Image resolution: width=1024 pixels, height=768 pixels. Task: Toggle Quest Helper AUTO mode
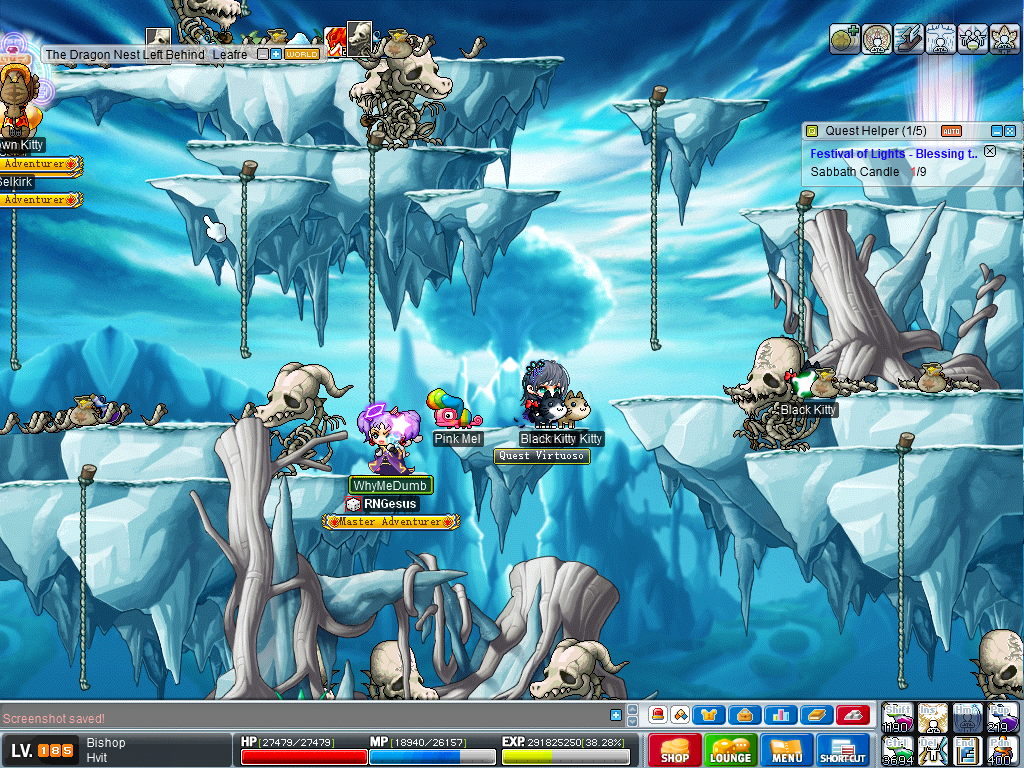pyautogui.click(x=951, y=131)
